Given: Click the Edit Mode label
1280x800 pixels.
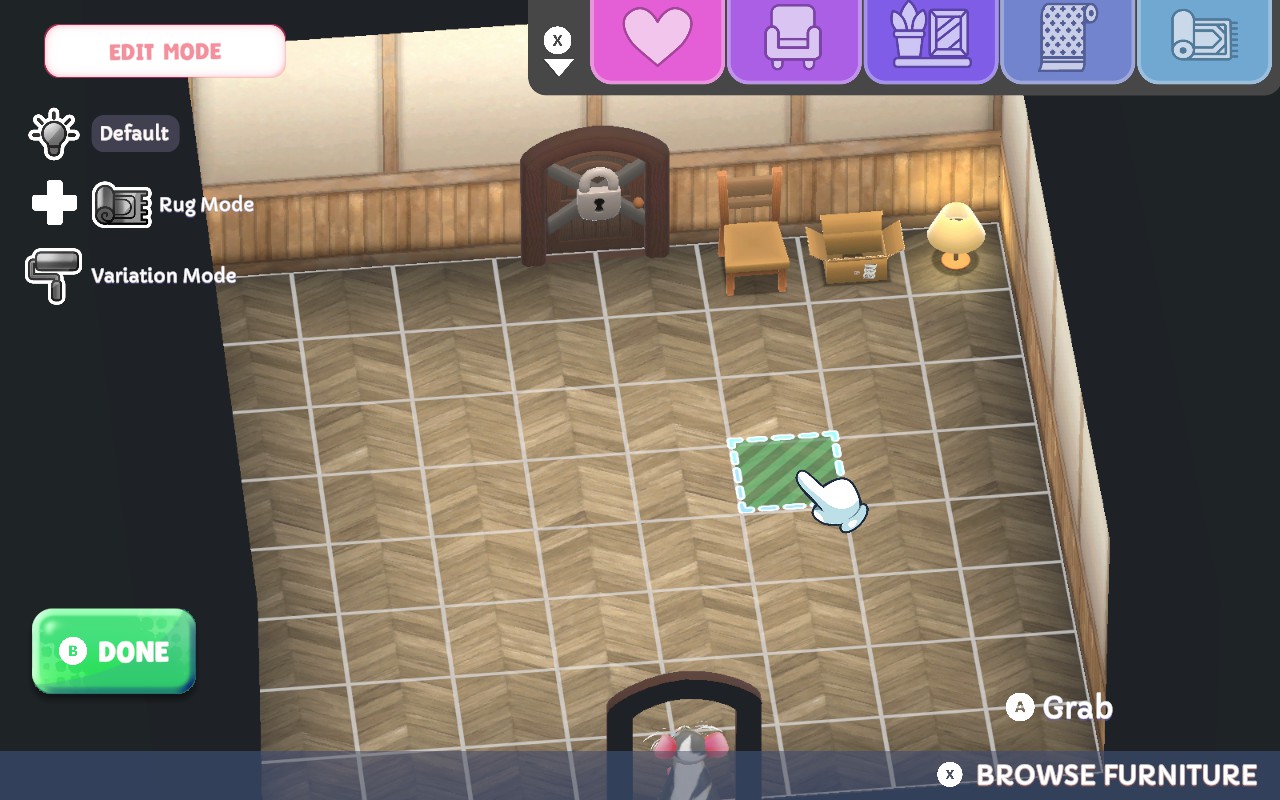Looking at the screenshot, I should [x=164, y=51].
